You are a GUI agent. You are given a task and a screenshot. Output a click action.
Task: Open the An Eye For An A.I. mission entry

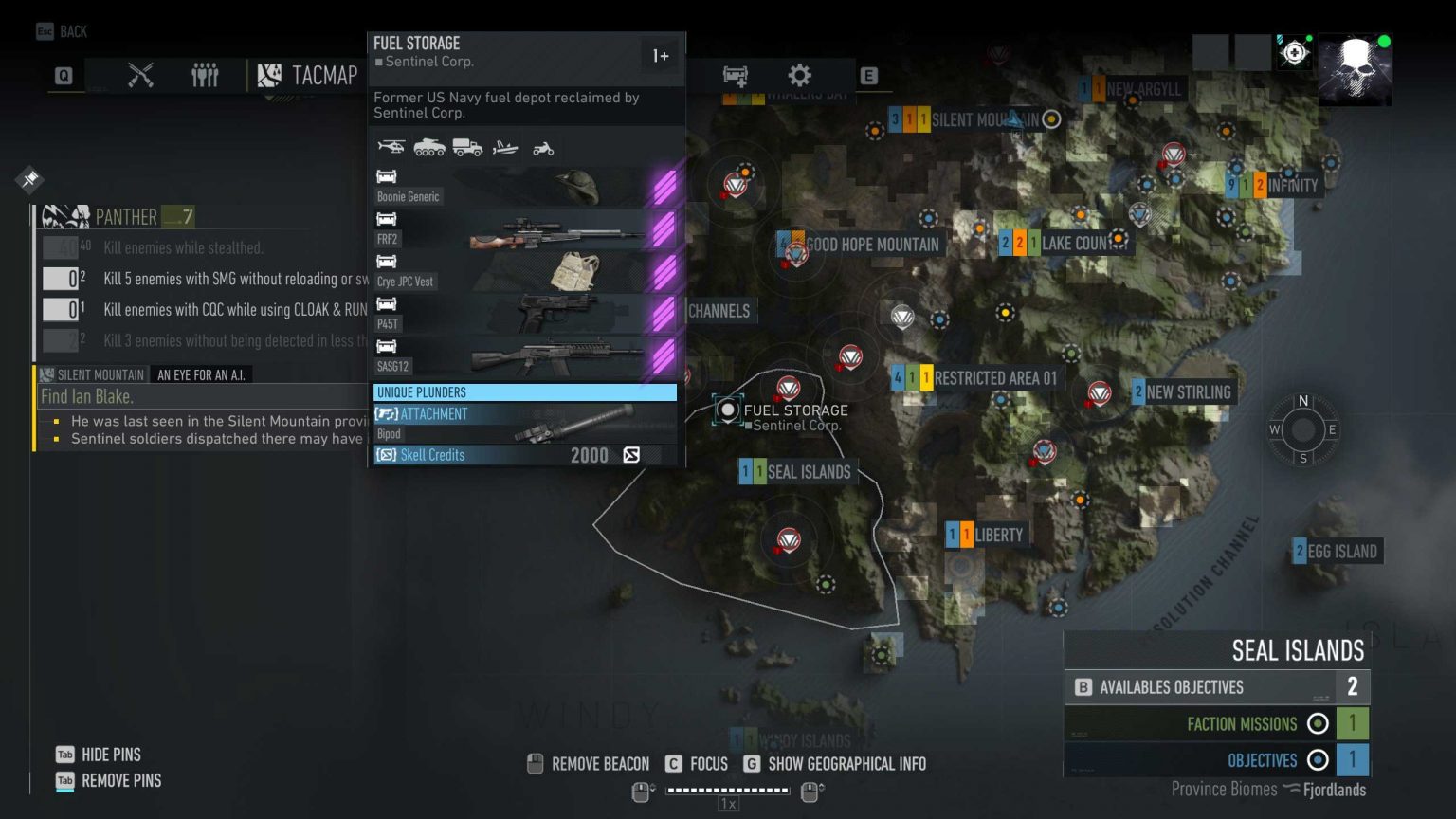click(200, 374)
